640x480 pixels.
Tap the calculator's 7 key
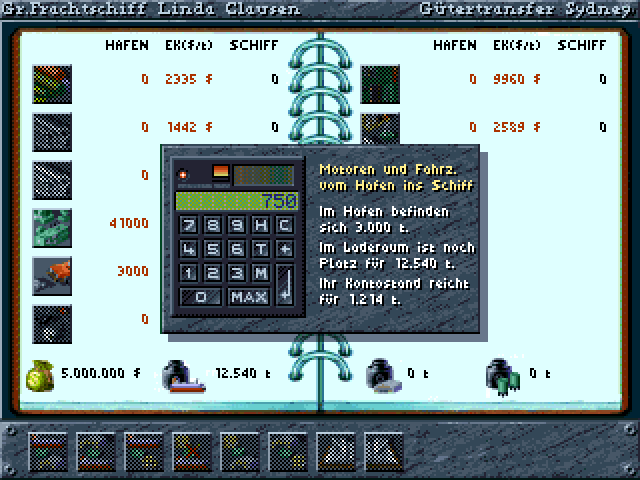(x=189, y=224)
